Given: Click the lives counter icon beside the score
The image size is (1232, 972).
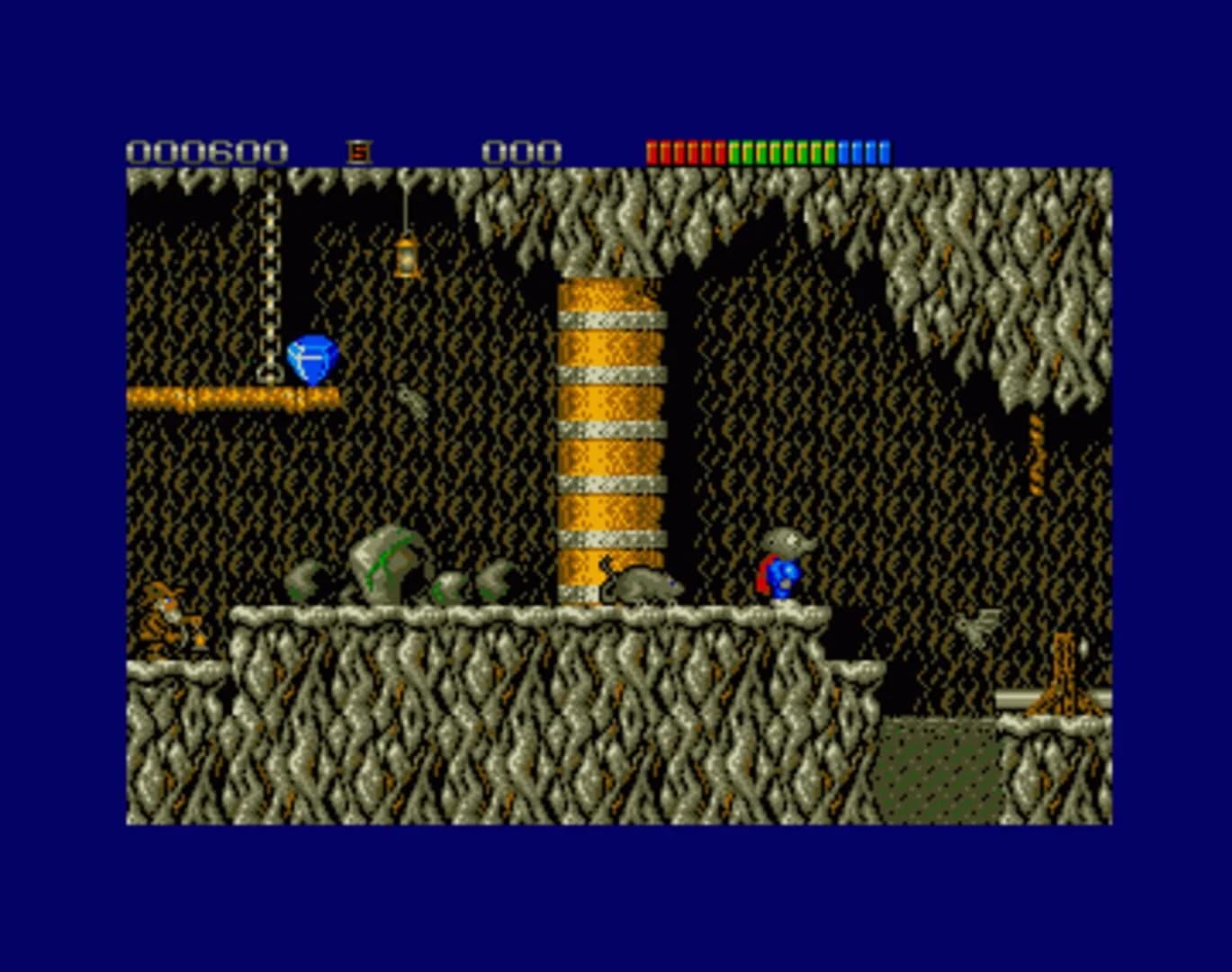Looking at the screenshot, I should [360, 149].
